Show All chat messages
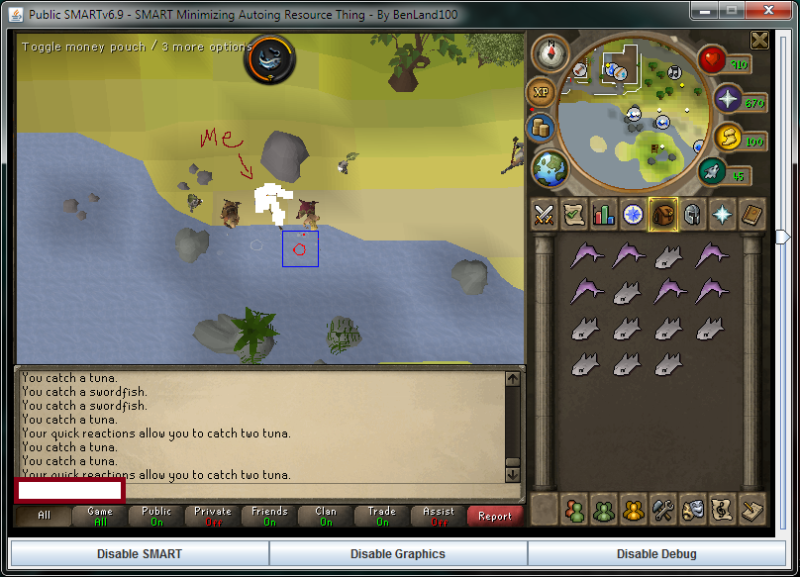The image size is (800, 577). tap(43, 516)
